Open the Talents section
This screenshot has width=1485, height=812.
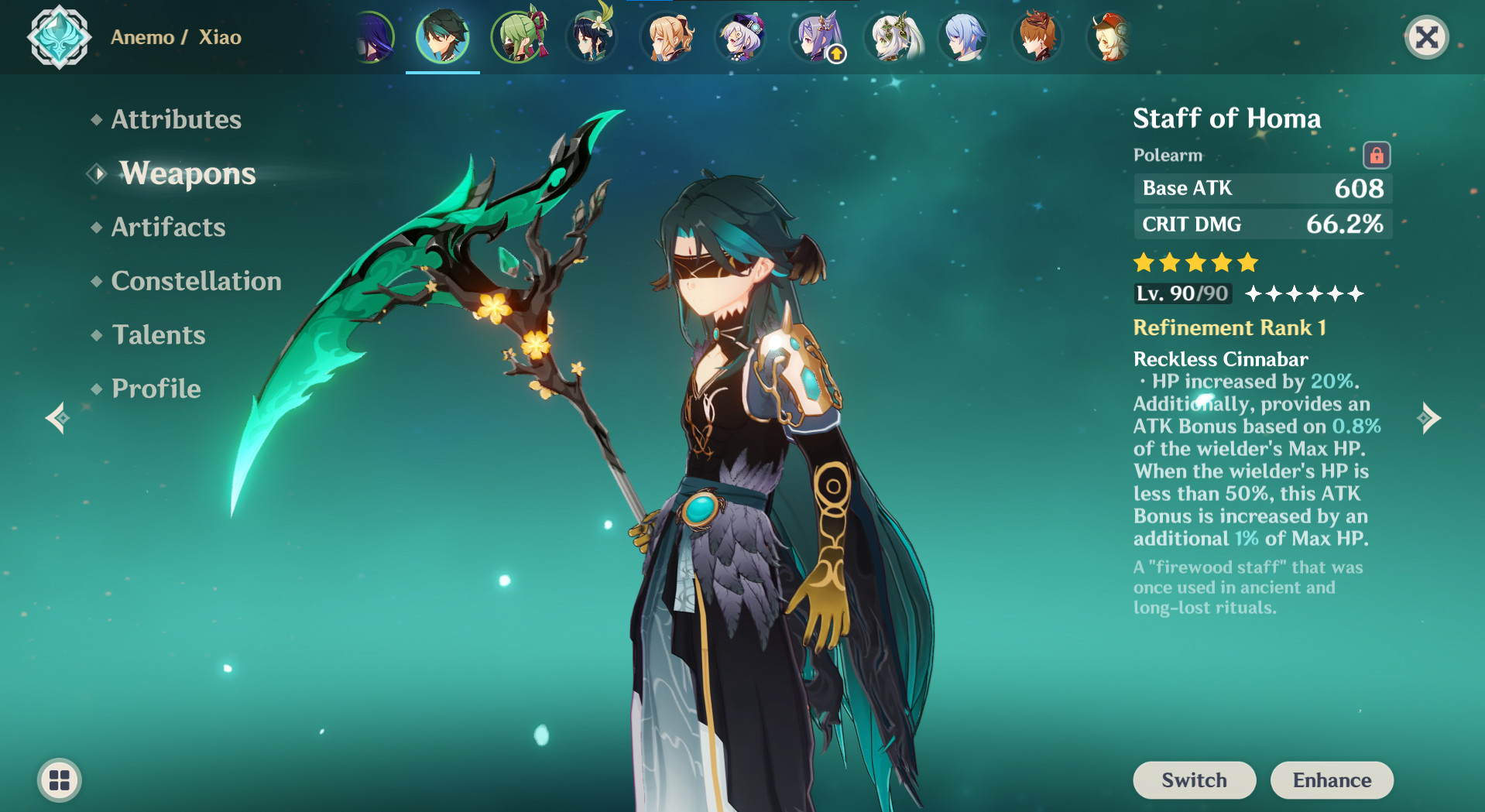[x=158, y=334]
